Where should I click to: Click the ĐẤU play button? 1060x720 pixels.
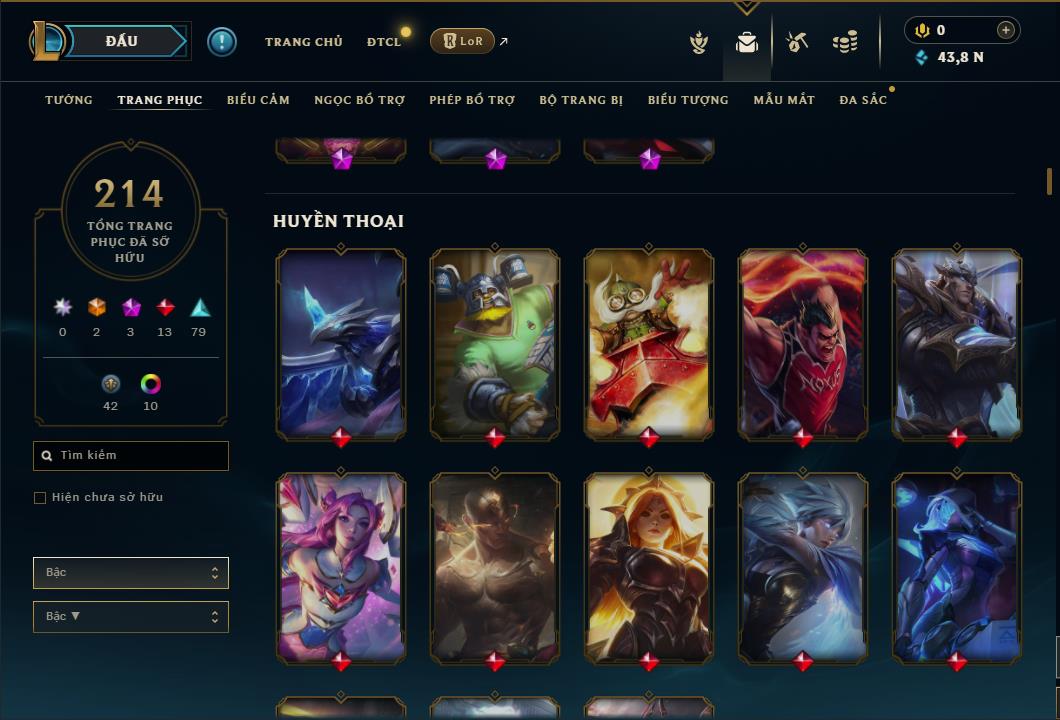tap(121, 41)
